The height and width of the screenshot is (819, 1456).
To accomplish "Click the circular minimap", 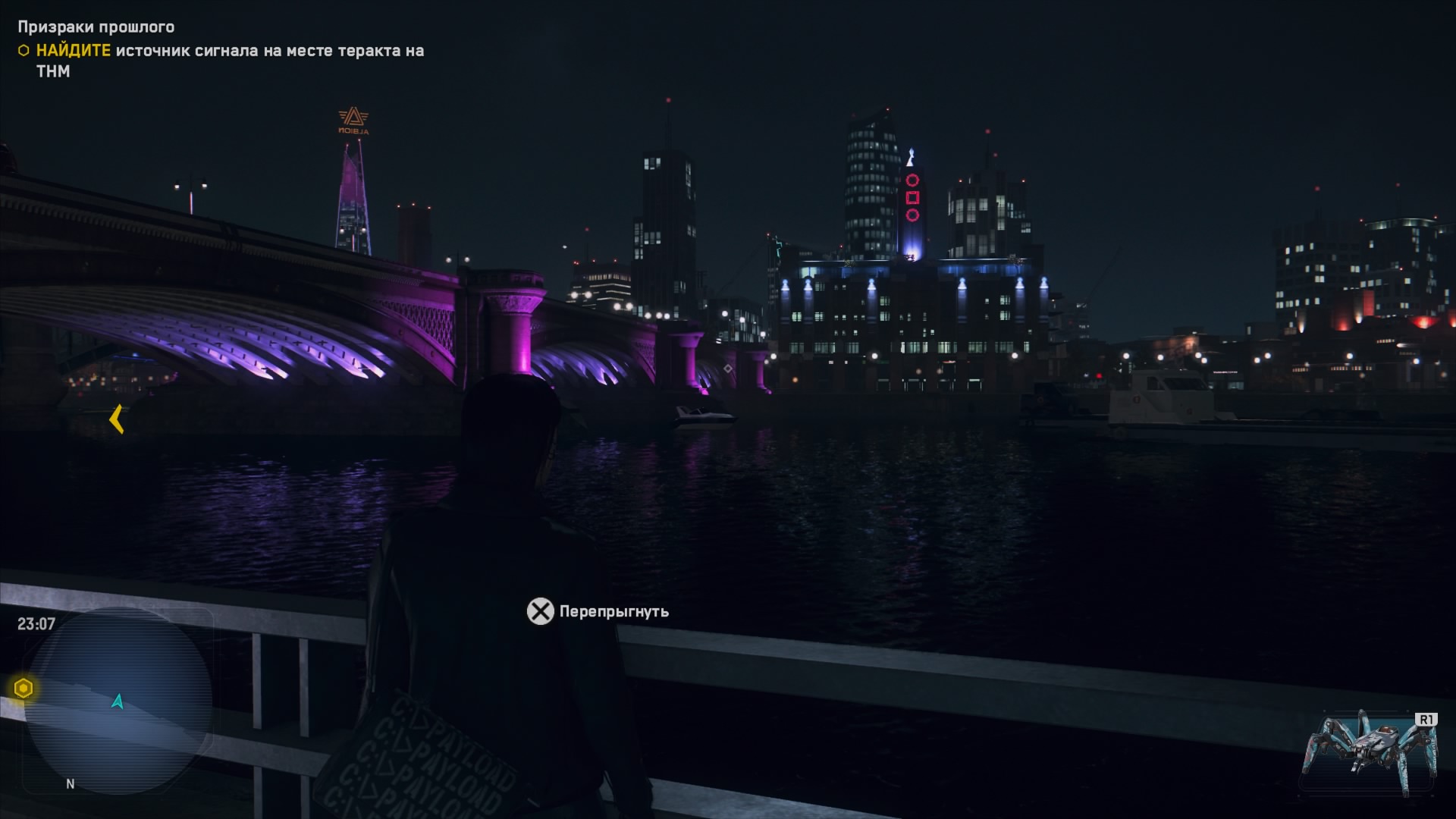I will pyautogui.click(x=118, y=701).
